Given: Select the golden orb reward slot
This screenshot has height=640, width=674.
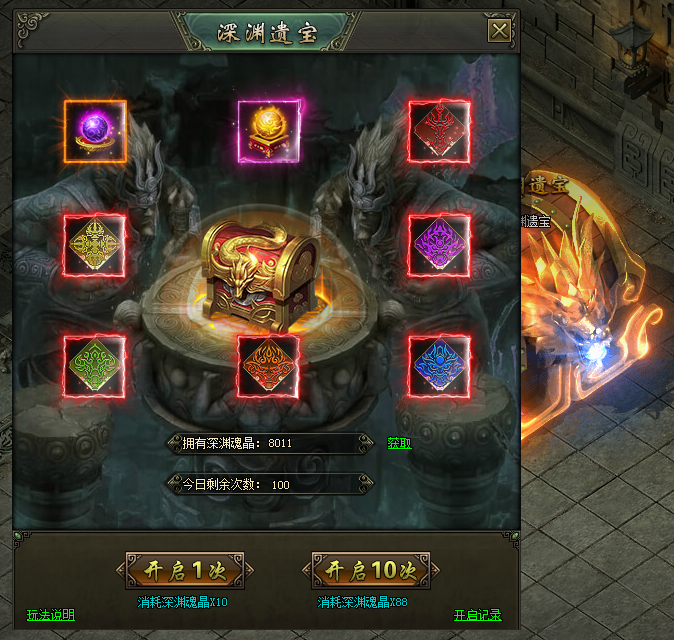Looking at the screenshot, I should [x=268, y=131].
